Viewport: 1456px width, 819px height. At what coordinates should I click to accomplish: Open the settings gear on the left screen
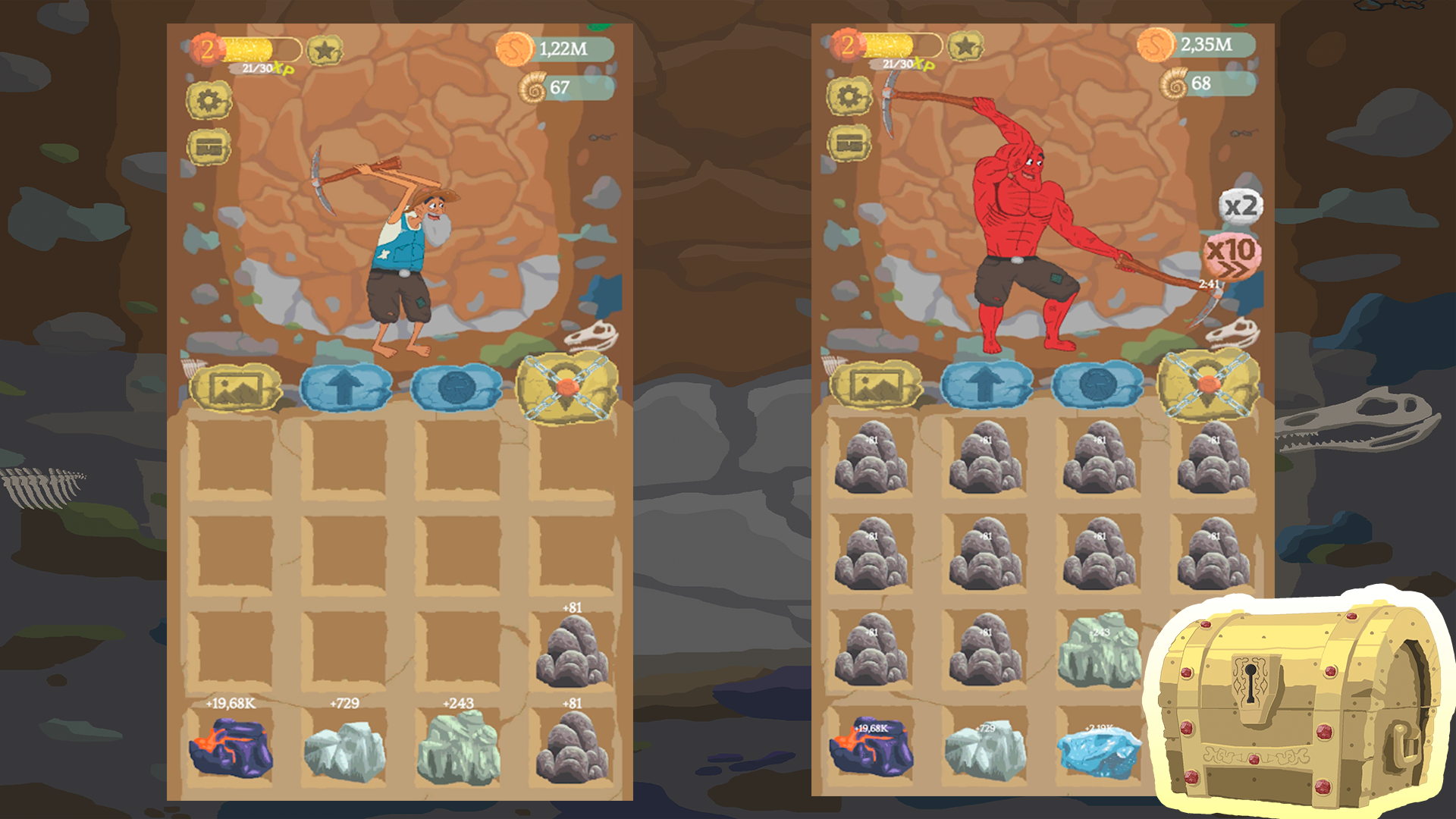209,101
